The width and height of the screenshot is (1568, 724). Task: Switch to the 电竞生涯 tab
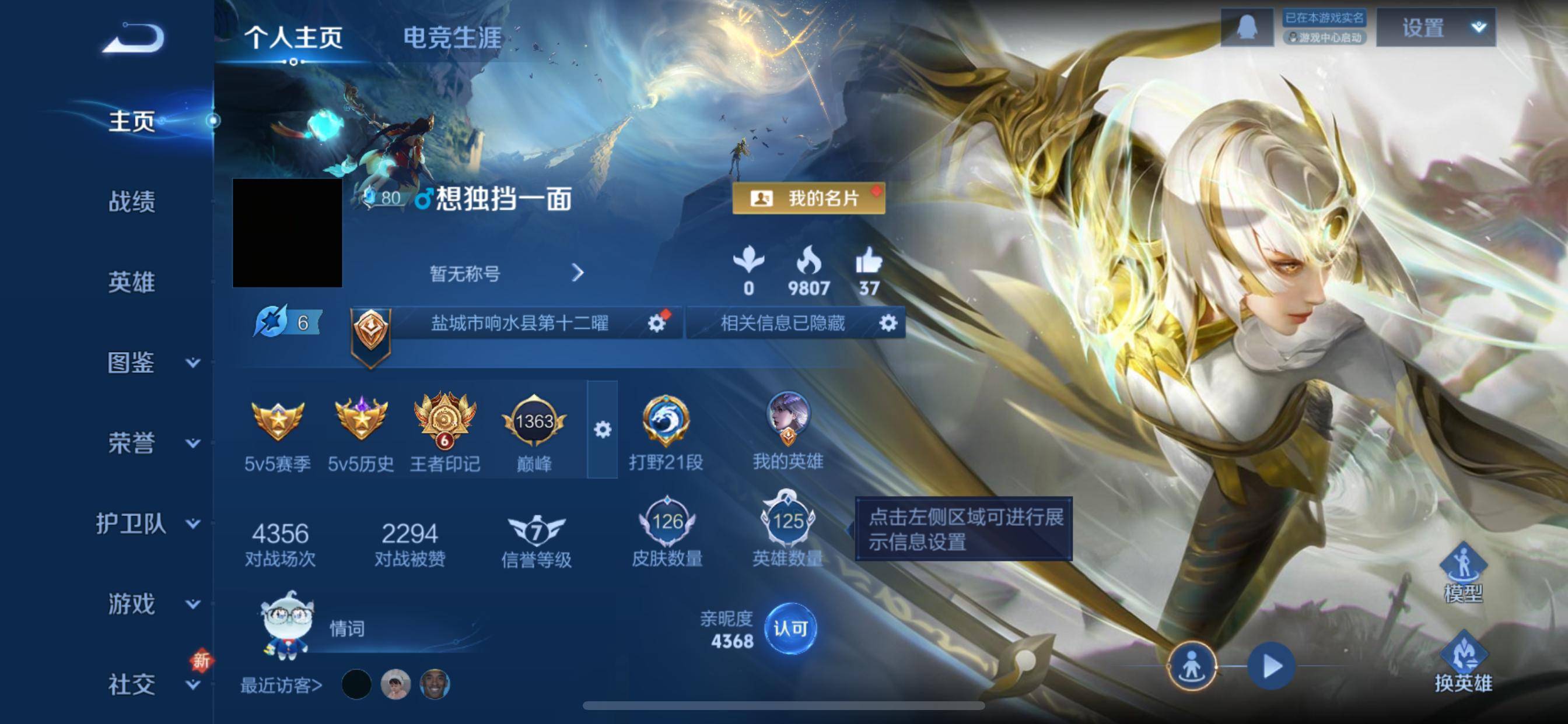450,38
